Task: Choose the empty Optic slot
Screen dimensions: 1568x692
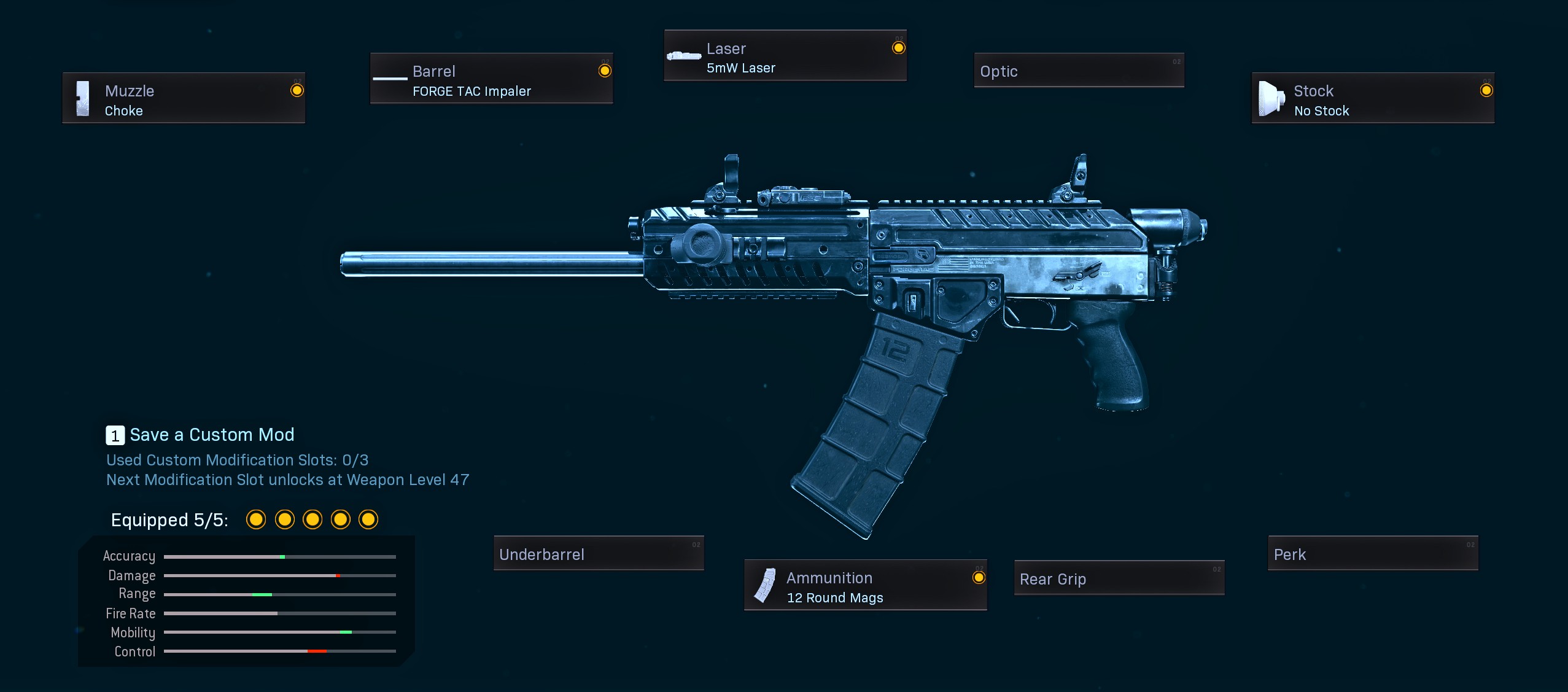Action: tap(1079, 71)
